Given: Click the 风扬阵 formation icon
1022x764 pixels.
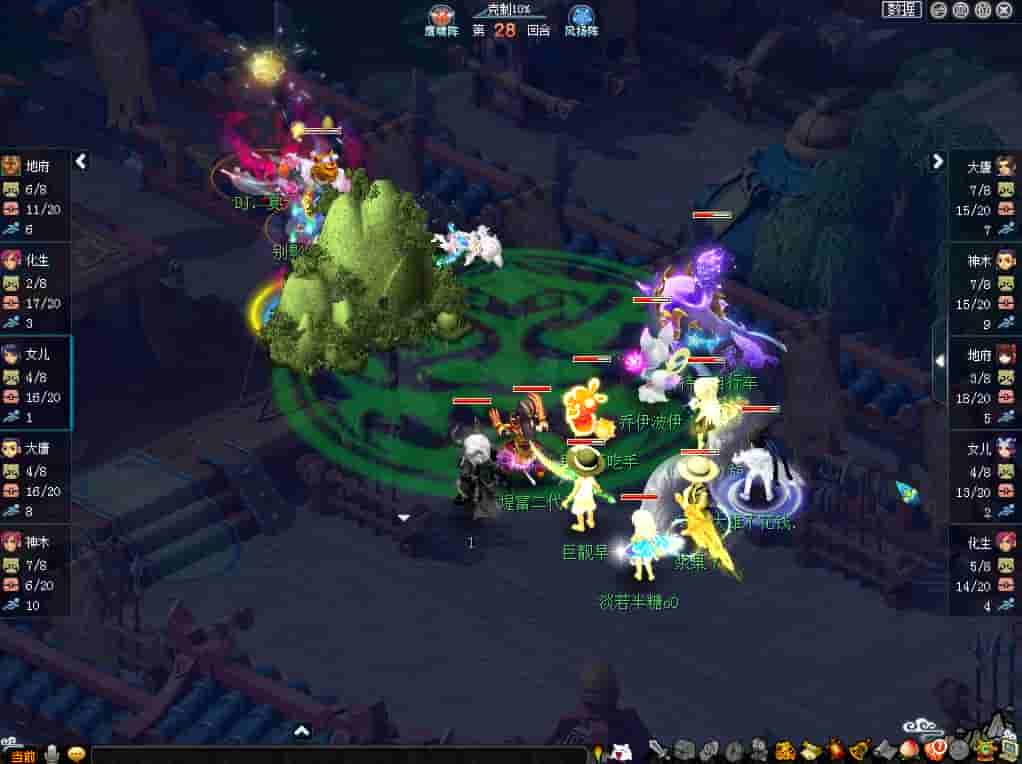Looking at the screenshot, I should coord(580,16).
